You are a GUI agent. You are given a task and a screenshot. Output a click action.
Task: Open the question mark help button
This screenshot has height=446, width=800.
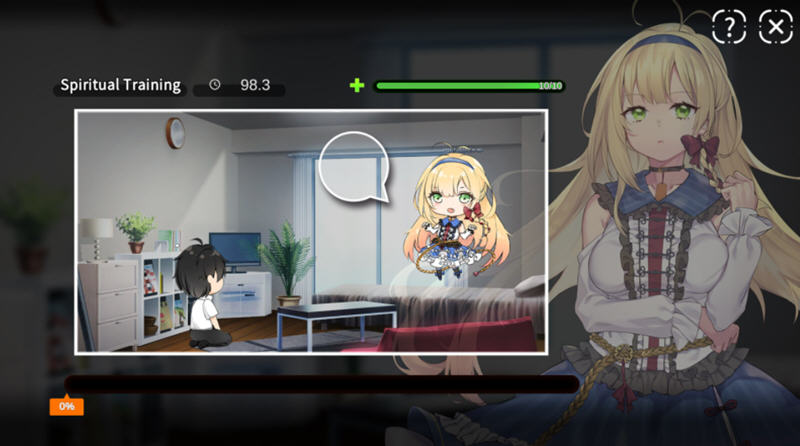(x=729, y=27)
